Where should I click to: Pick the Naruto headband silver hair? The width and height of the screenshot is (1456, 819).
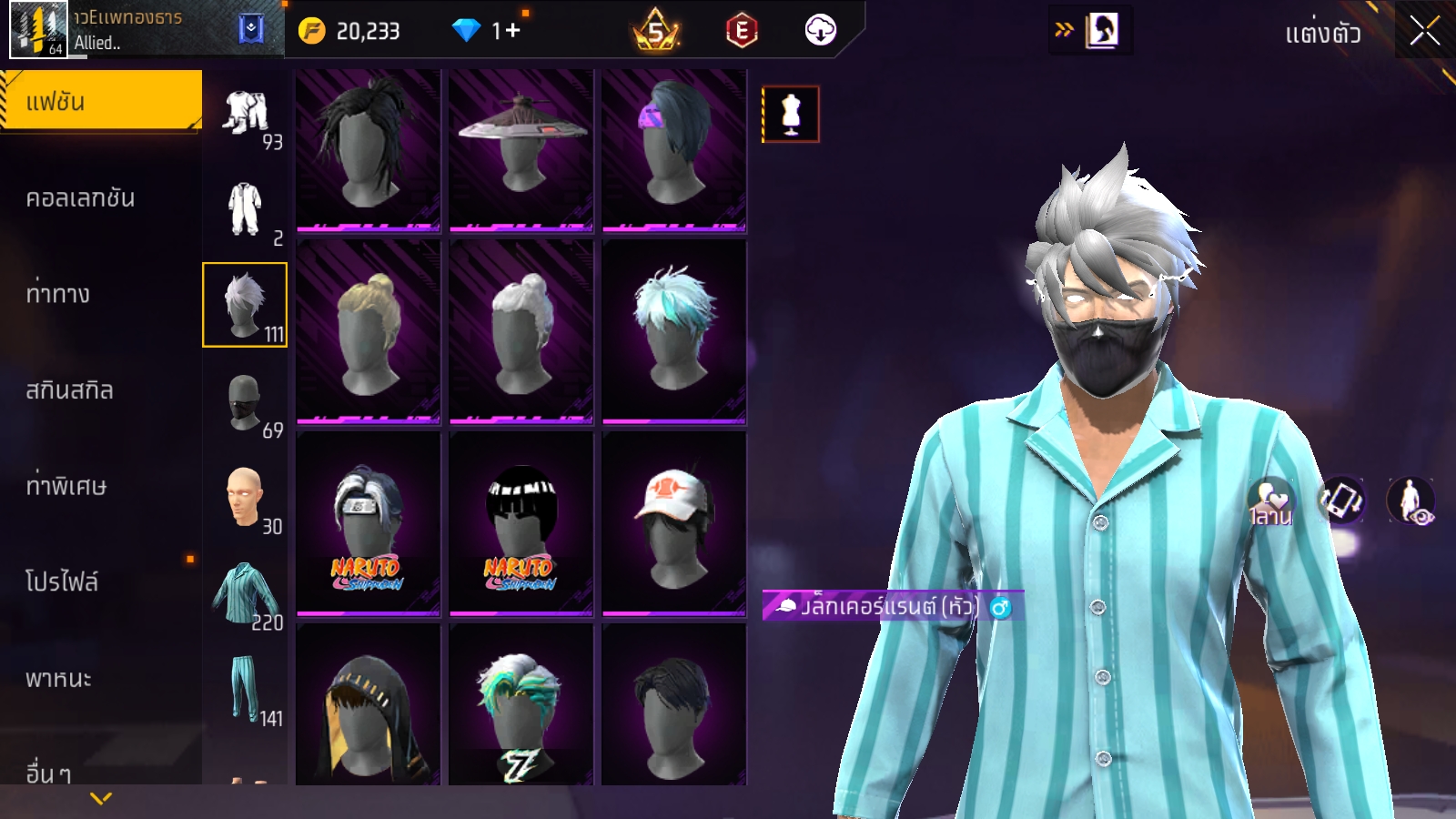(x=369, y=523)
